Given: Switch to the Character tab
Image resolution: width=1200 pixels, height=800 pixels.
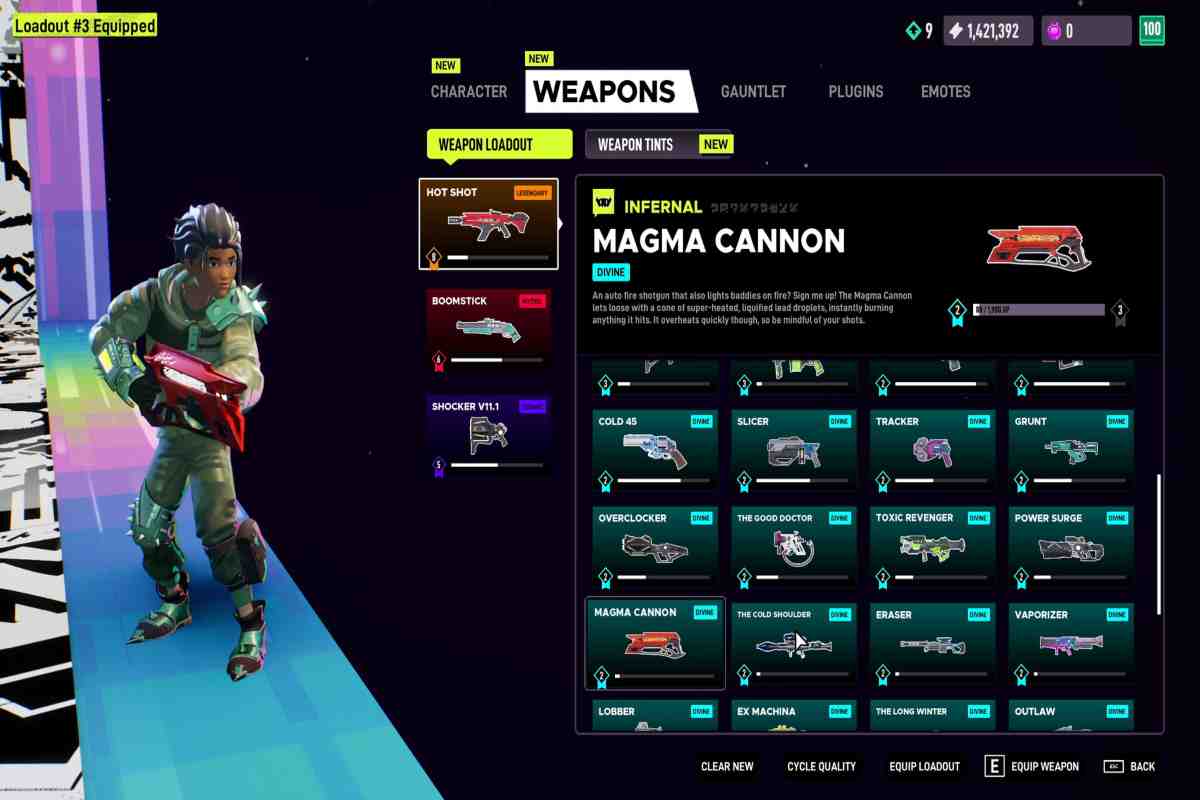Looking at the screenshot, I should [468, 91].
